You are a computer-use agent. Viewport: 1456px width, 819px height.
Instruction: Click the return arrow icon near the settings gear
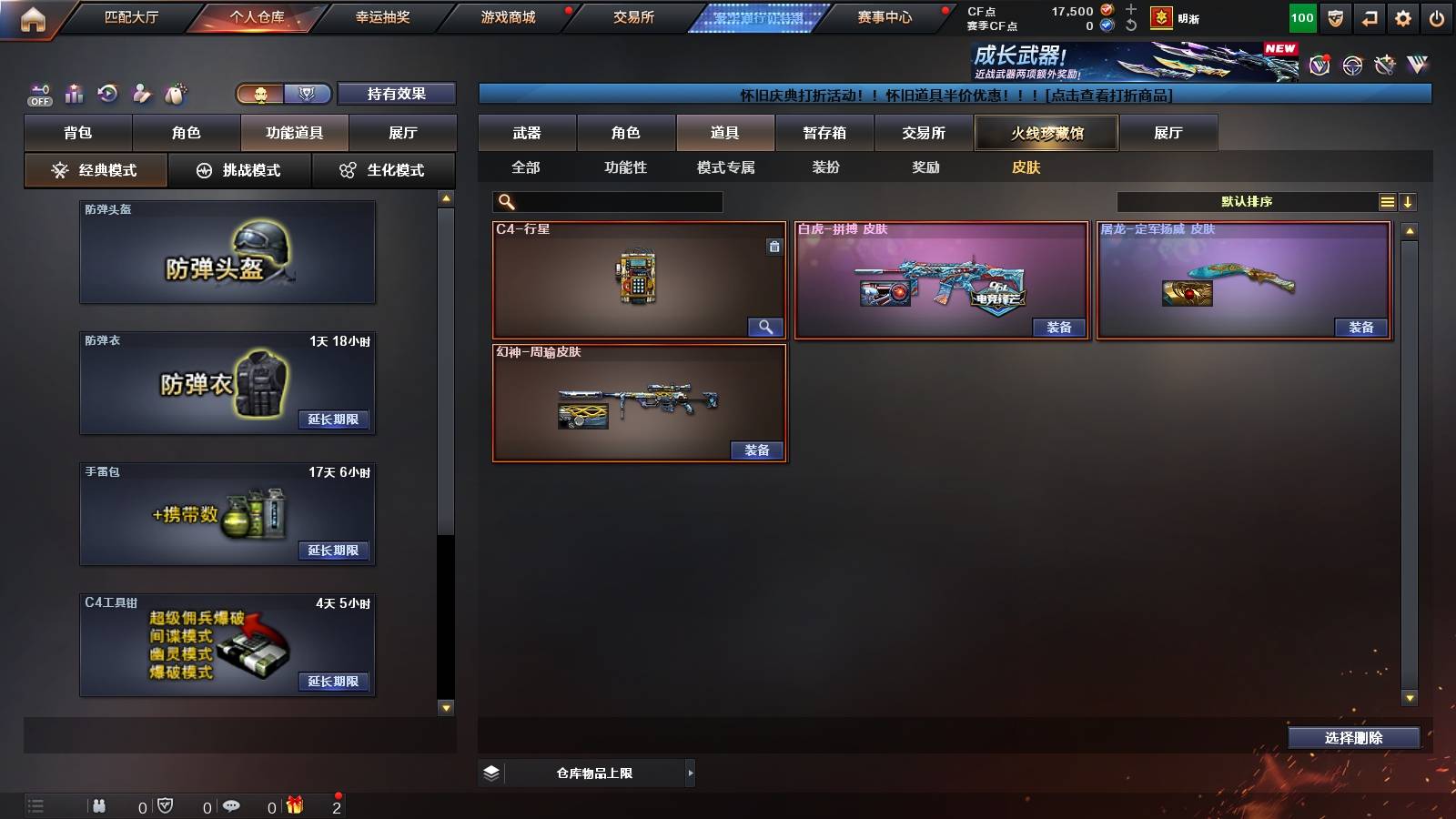(1369, 16)
